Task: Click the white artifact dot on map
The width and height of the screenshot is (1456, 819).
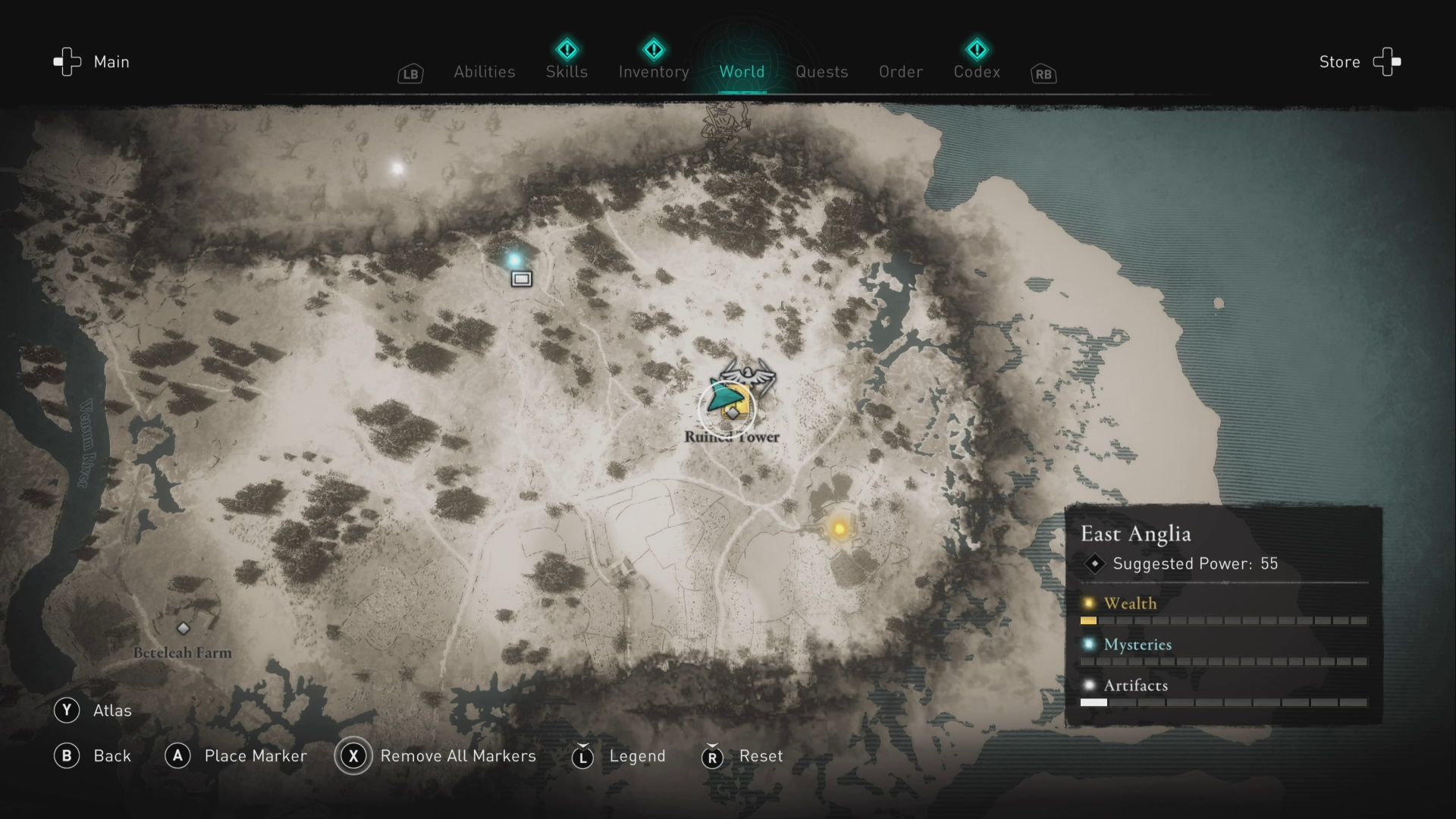Action: click(397, 168)
